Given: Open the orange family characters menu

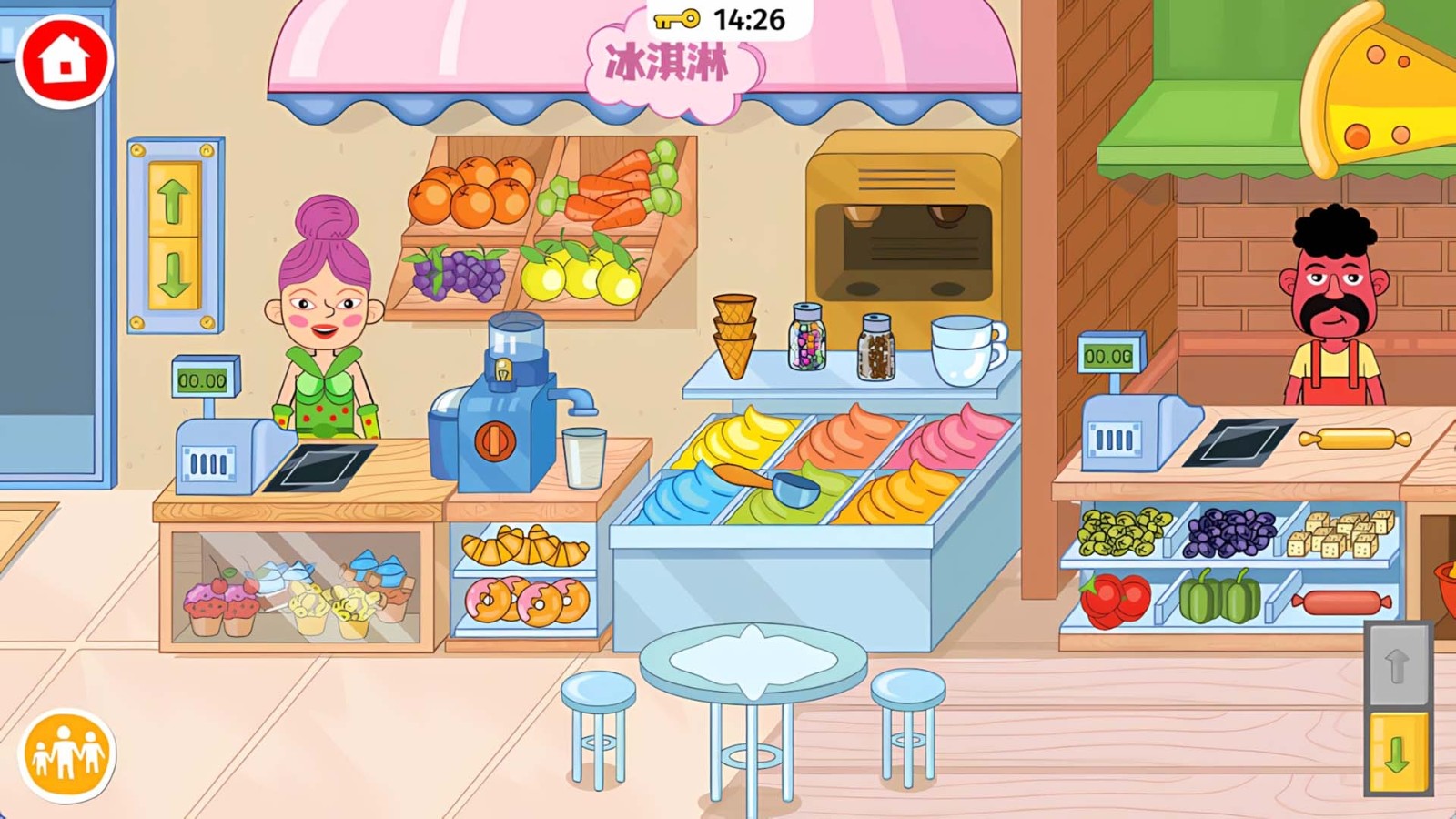Looking at the screenshot, I should (66, 754).
